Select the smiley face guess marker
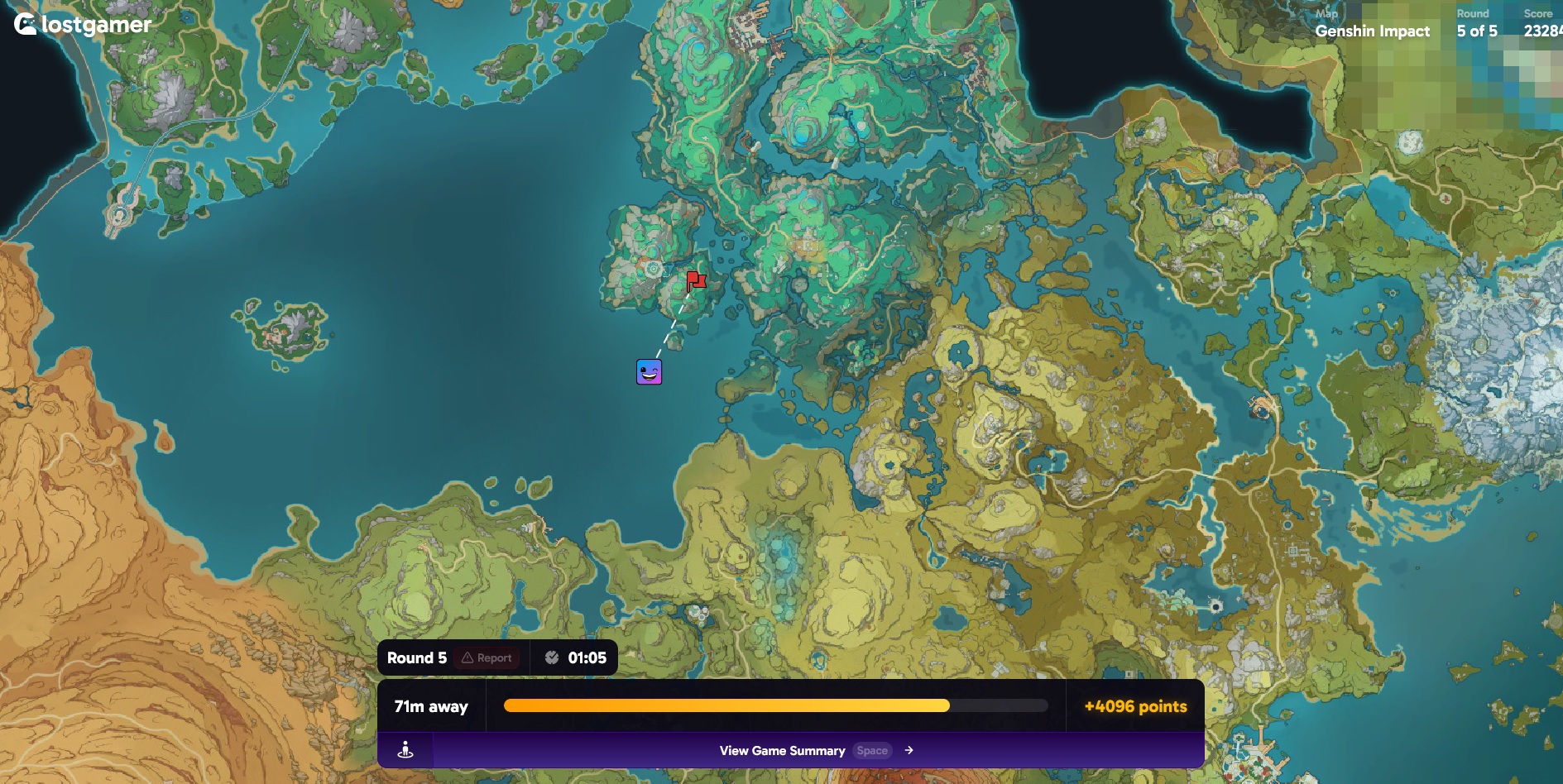1563x784 pixels. pyautogui.click(x=649, y=372)
